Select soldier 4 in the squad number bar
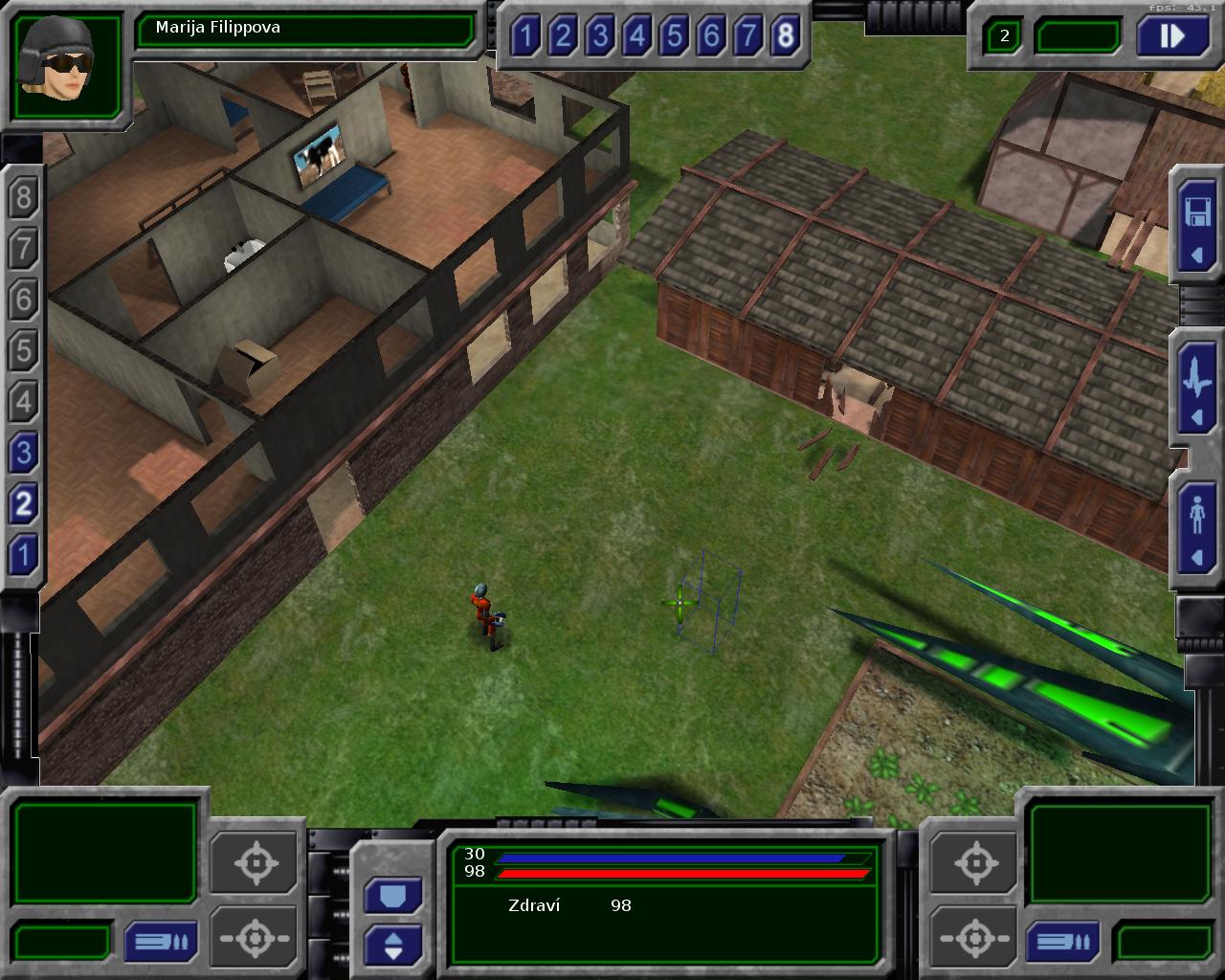The width and height of the screenshot is (1225, 980). (x=636, y=36)
